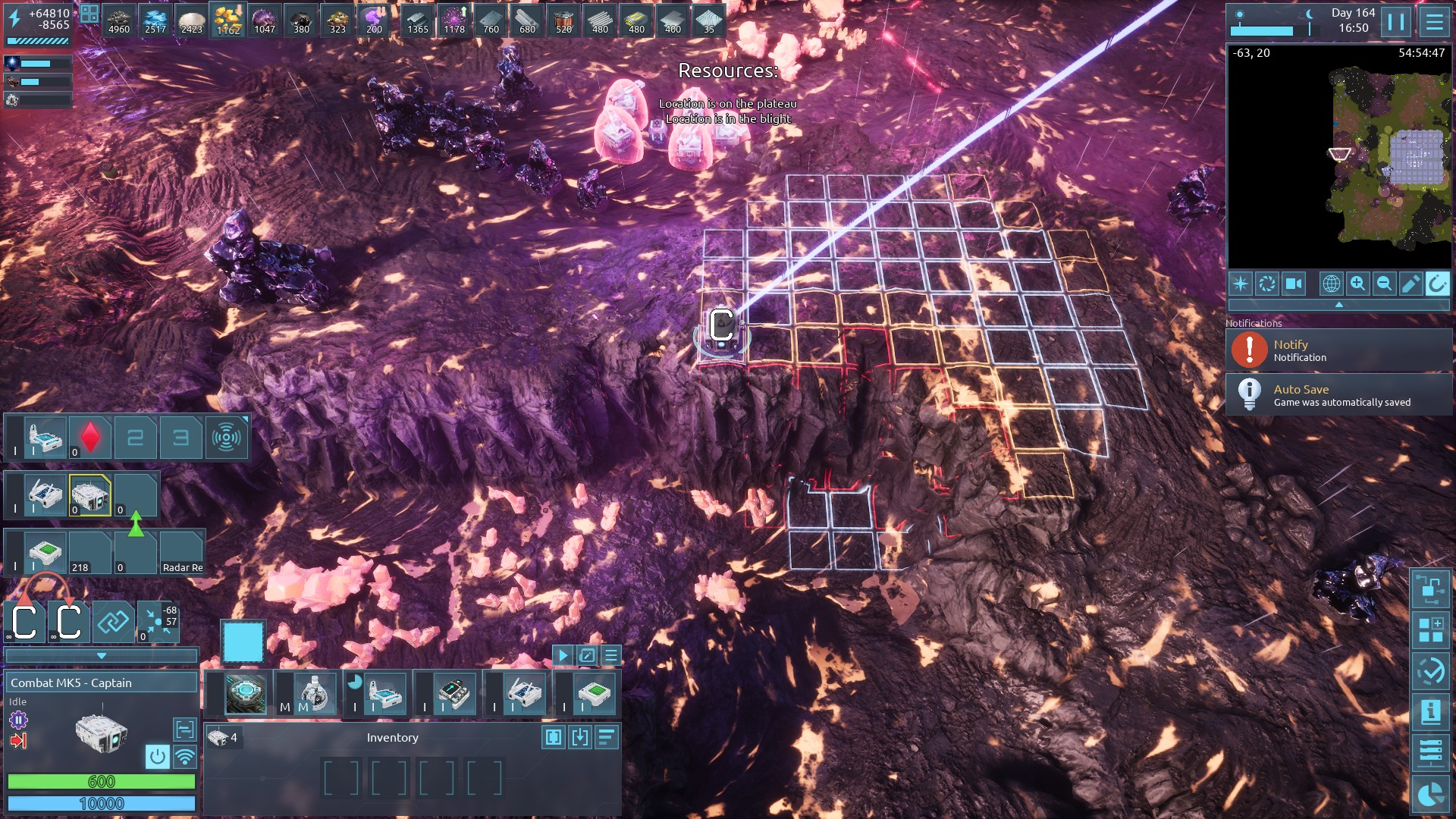The image size is (1456, 819).
Task: Select the red diamond register slot
Action: 90,438
